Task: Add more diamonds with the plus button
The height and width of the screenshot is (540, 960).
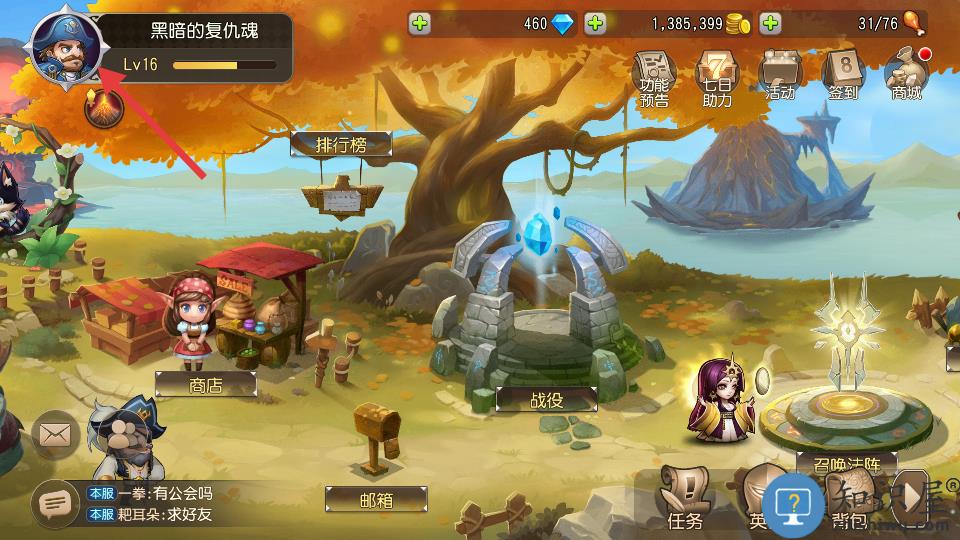Action: pos(421,23)
